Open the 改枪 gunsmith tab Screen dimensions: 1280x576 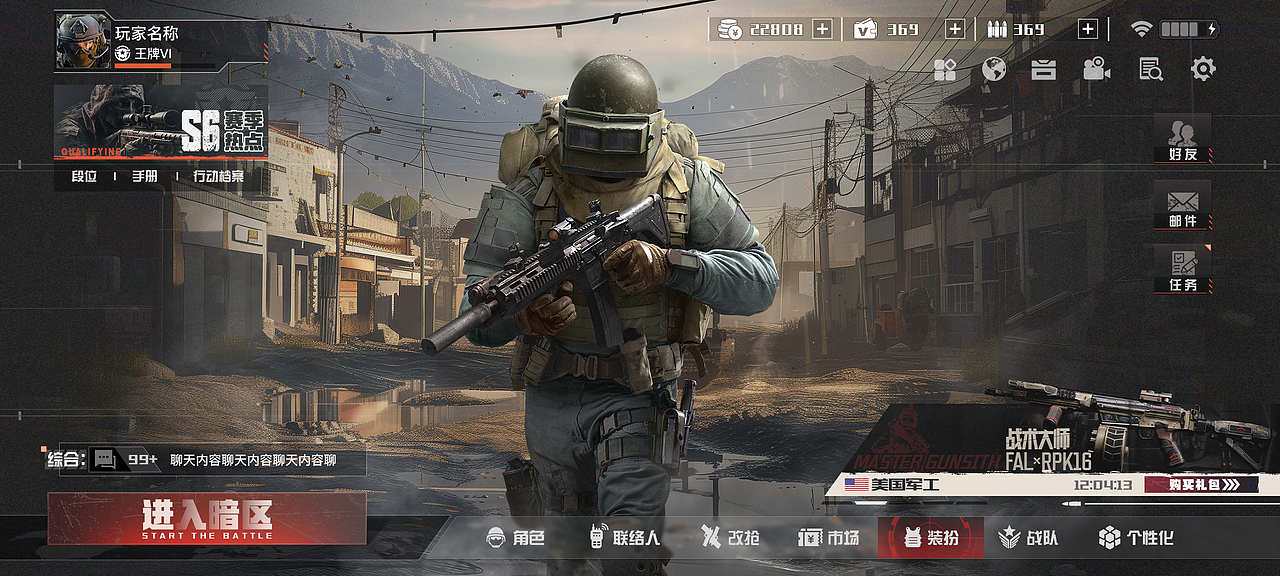click(730, 538)
